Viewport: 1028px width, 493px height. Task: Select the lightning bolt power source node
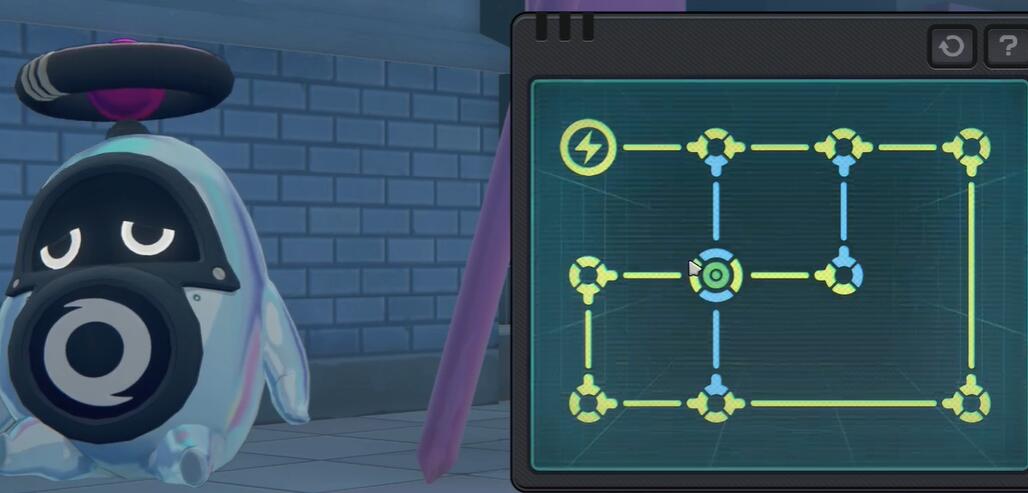tap(587, 147)
